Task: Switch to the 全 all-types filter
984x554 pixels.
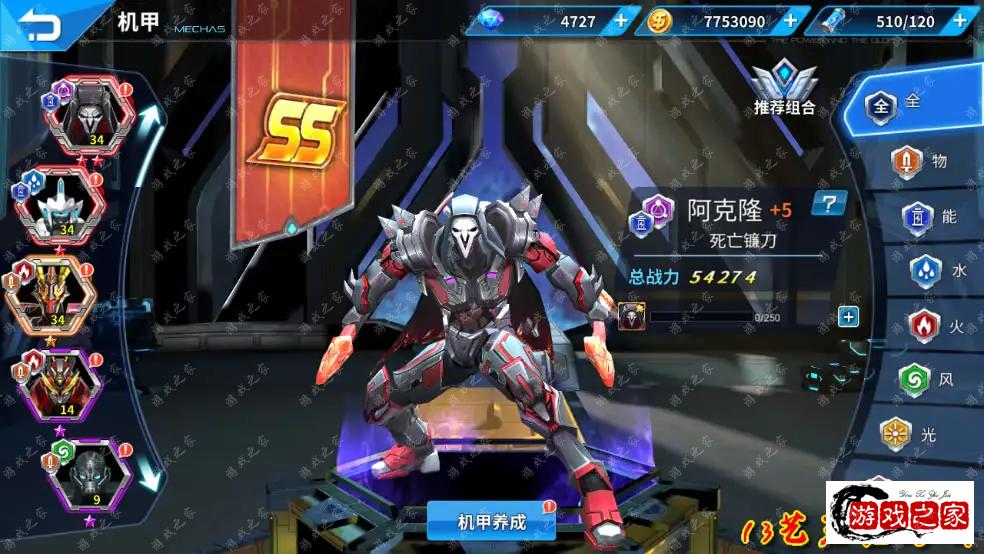Action: 893,104
